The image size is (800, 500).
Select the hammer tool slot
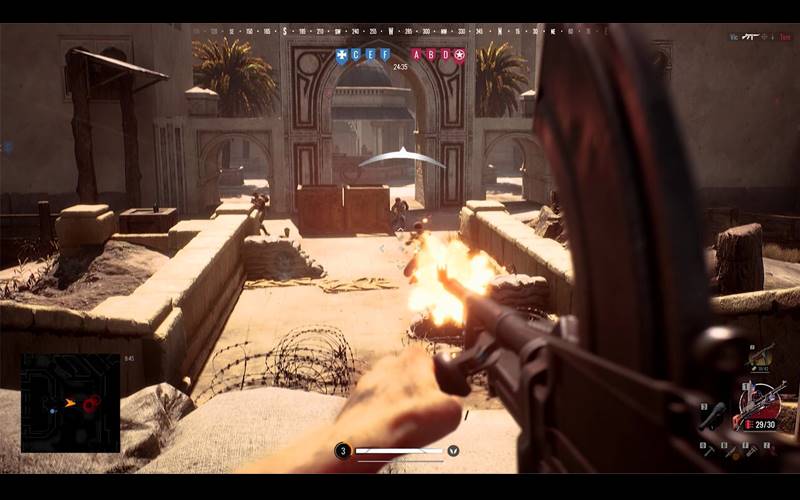pyautogui.click(x=710, y=451)
